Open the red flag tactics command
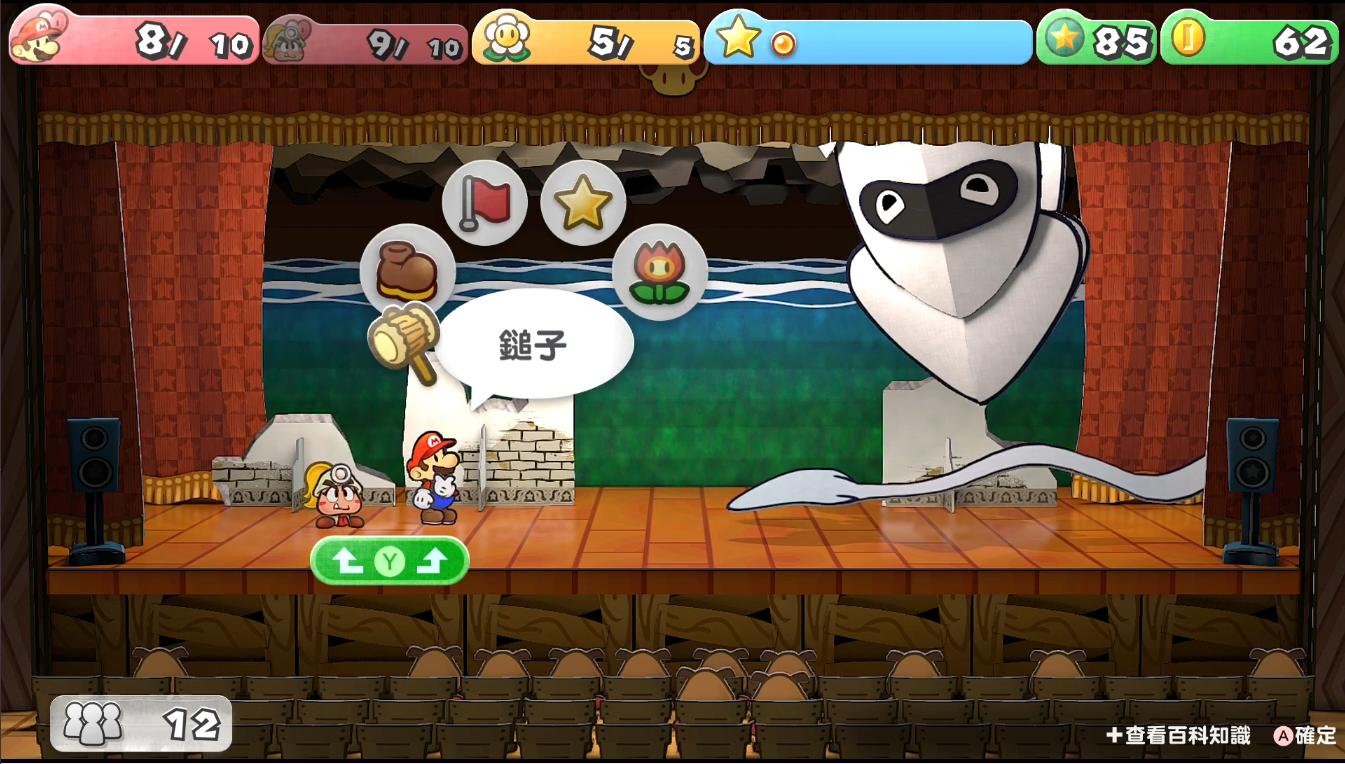Viewport: 1345px width, 764px height. (484, 203)
